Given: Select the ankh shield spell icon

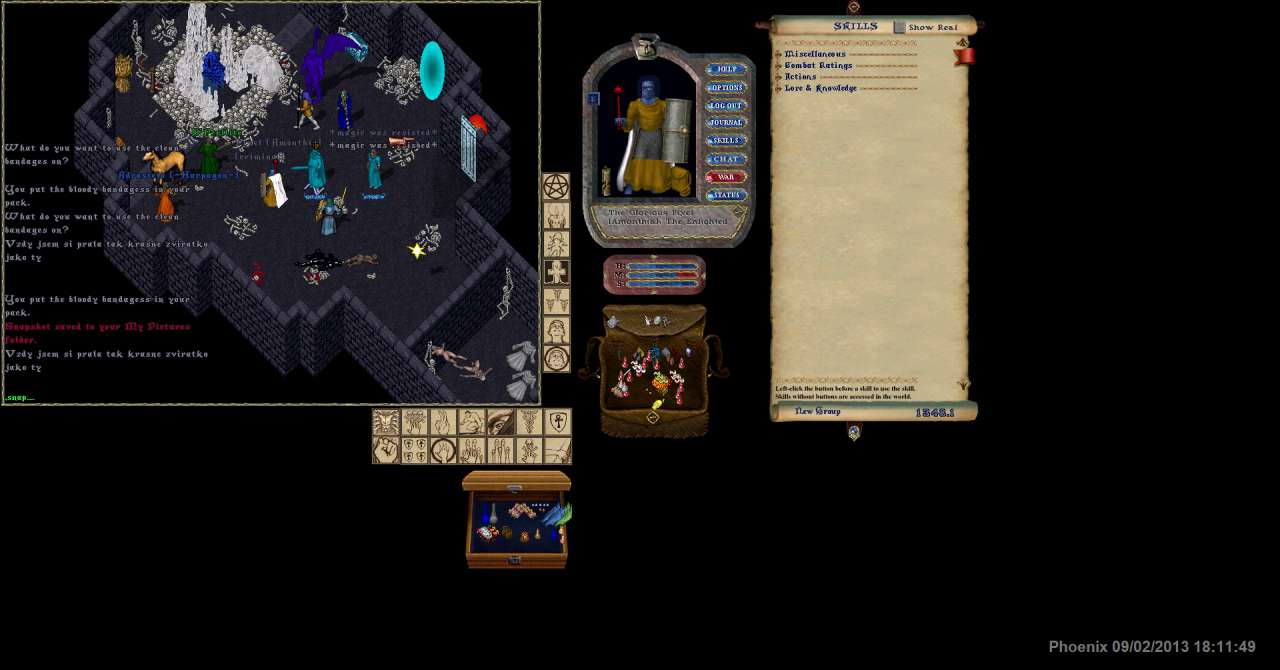Looking at the screenshot, I should pyautogui.click(x=558, y=422).
